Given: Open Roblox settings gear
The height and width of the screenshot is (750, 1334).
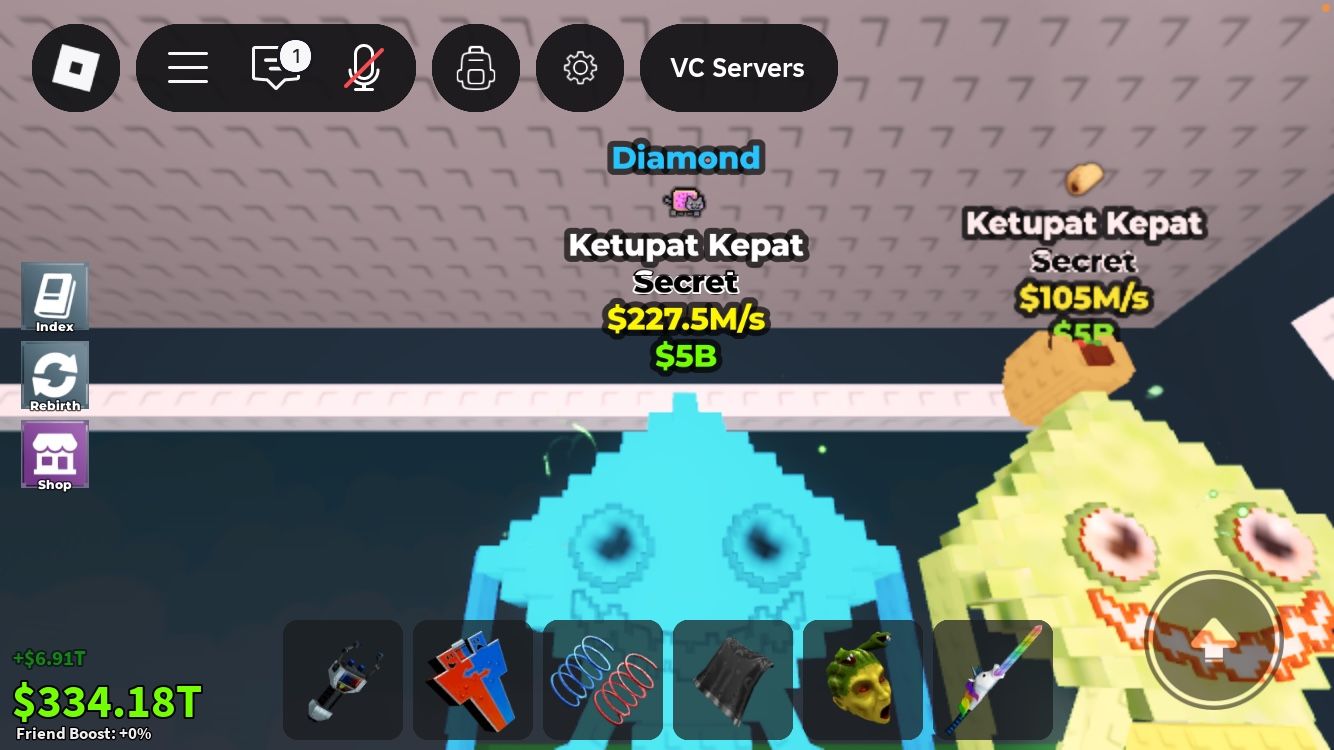Looking at the screenshot, I should [x=580, y=67].
